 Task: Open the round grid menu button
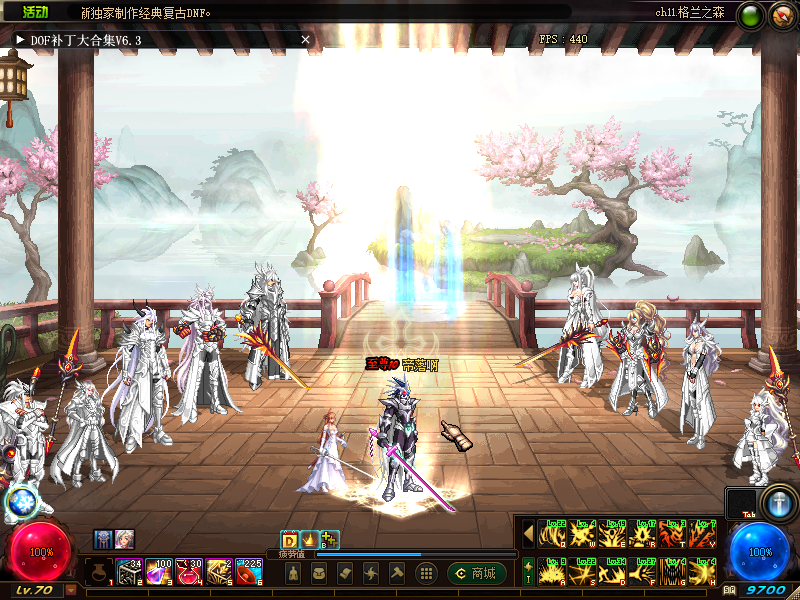[425, 573]
